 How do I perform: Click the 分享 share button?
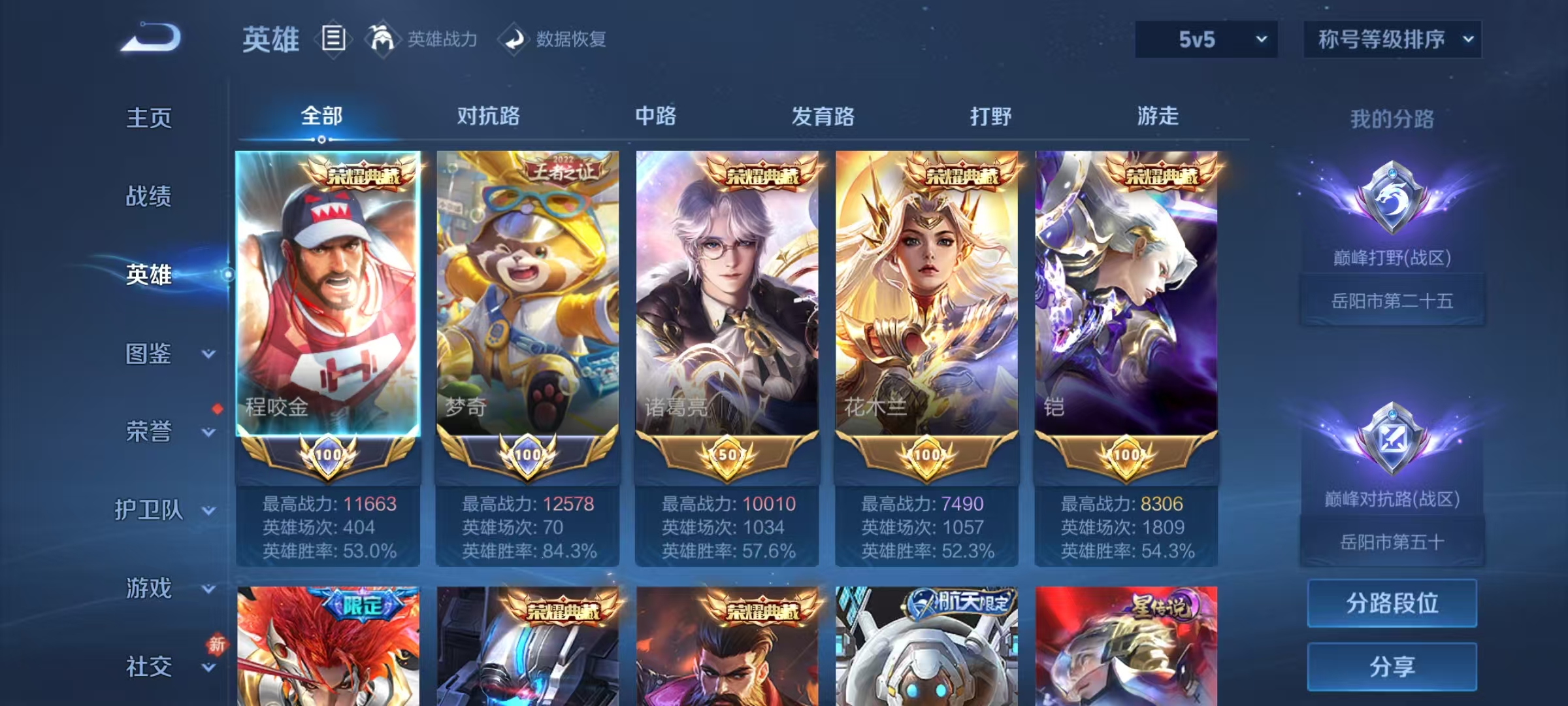click(x=1392, y=667)
